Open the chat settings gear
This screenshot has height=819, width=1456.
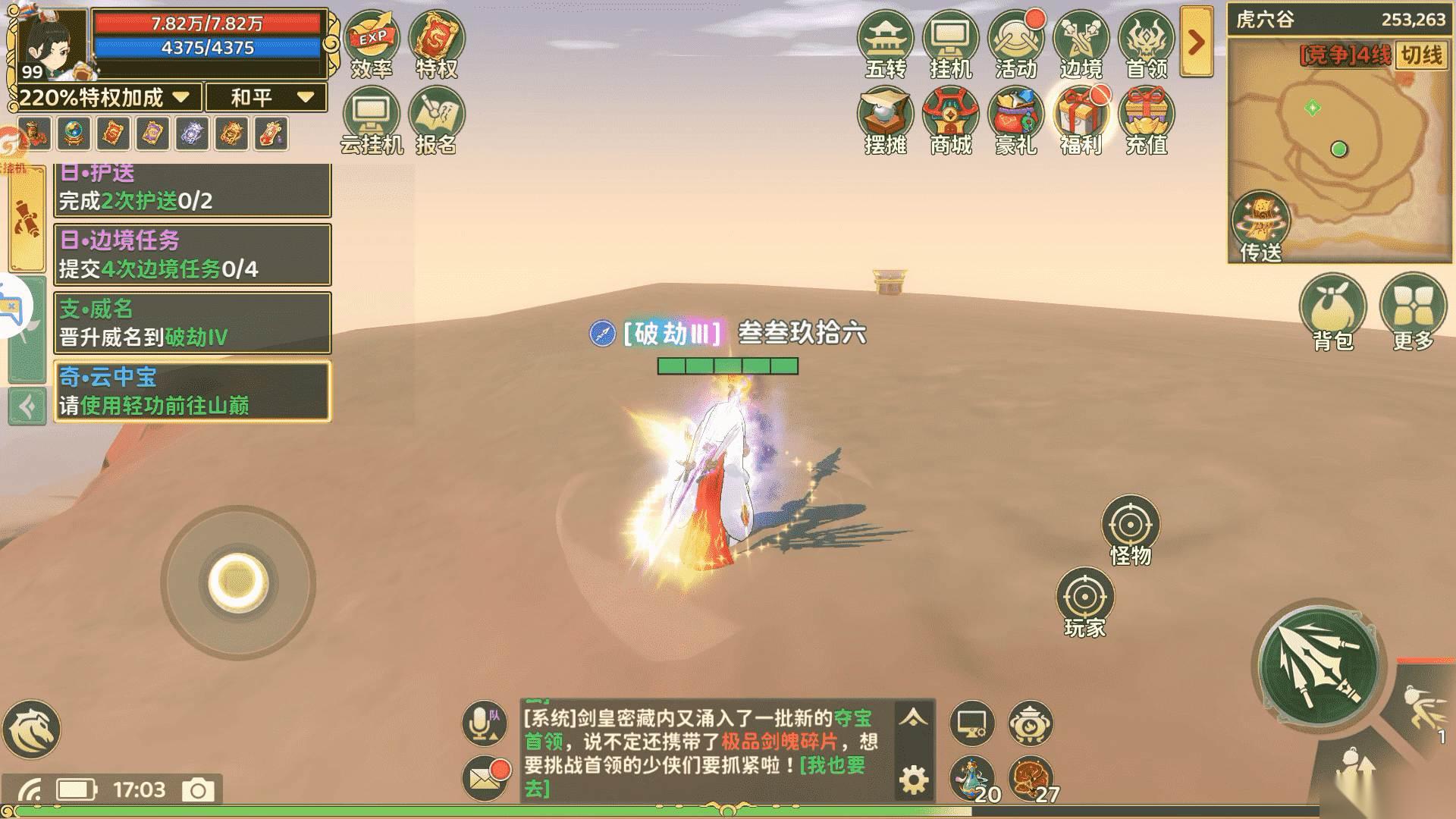[914, 780]
